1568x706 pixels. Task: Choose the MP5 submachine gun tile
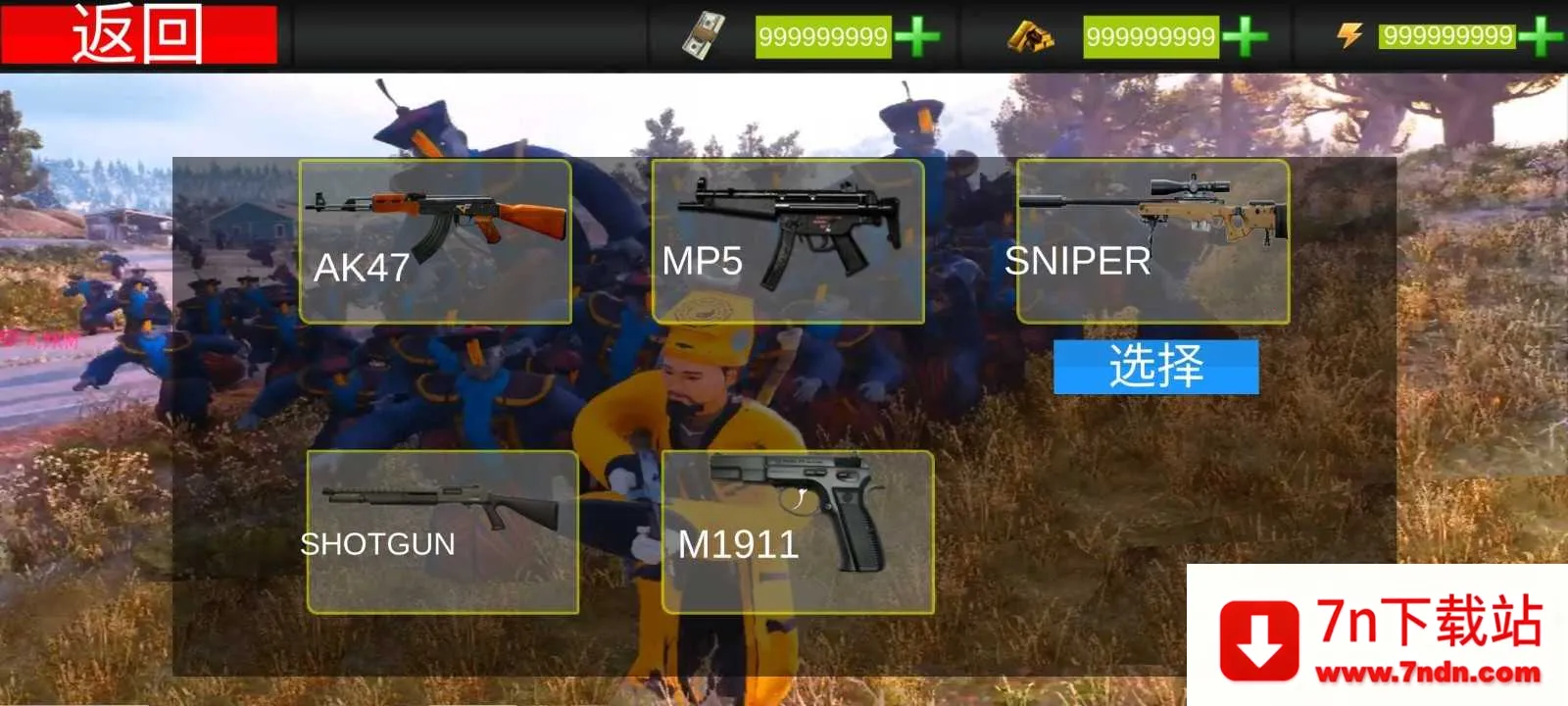tap(788, 241)
